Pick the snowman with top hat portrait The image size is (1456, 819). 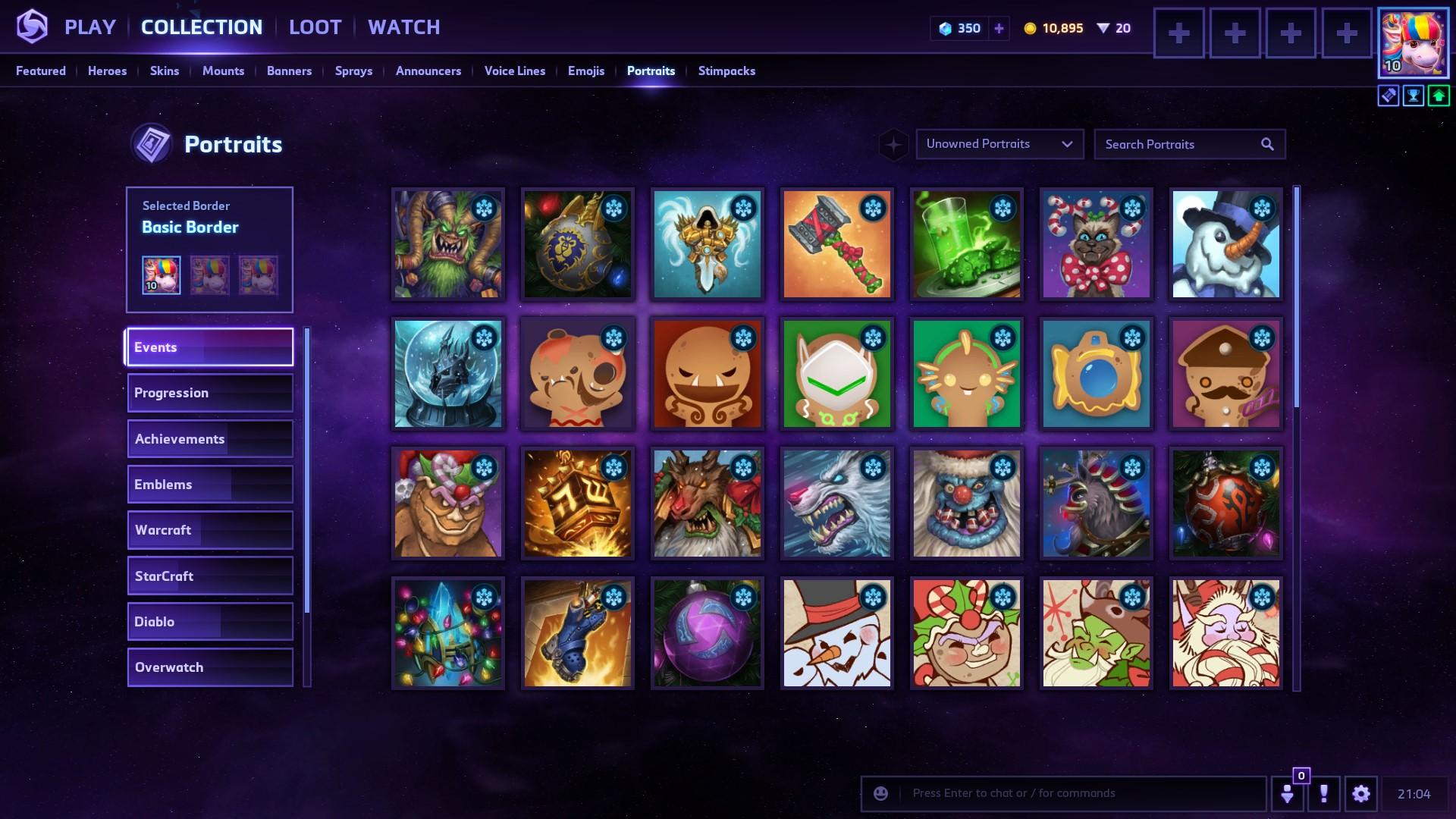pyautogui.click(x=1225, y=244)
